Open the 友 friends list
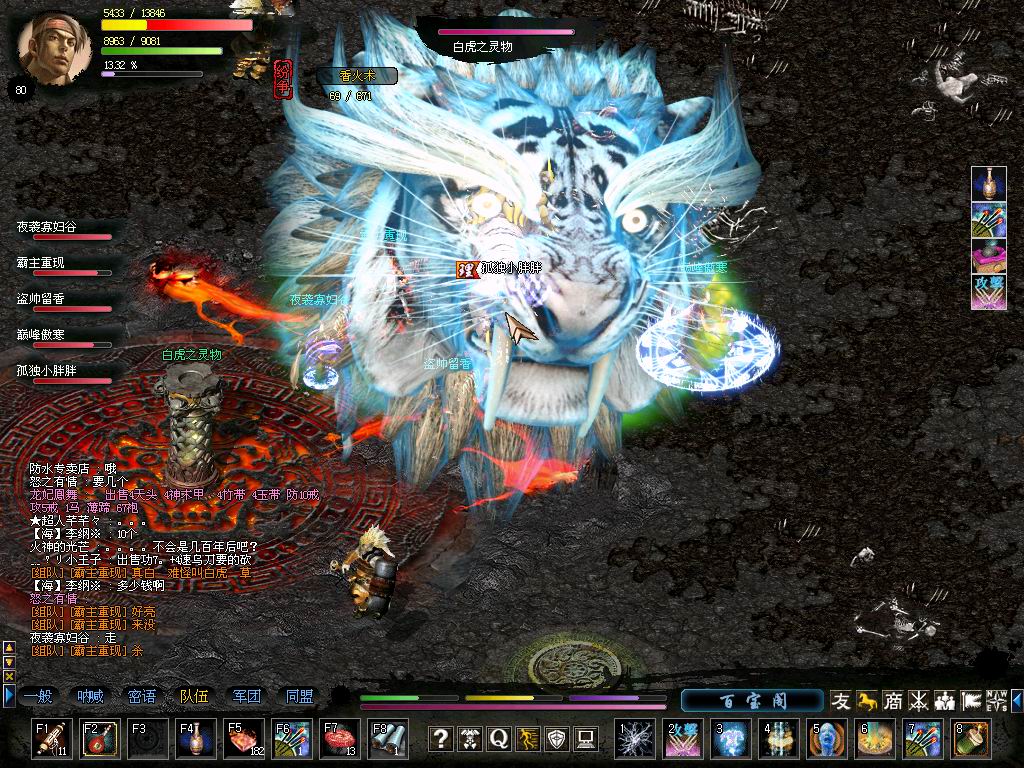The image size is (1024, 768). 841,701
